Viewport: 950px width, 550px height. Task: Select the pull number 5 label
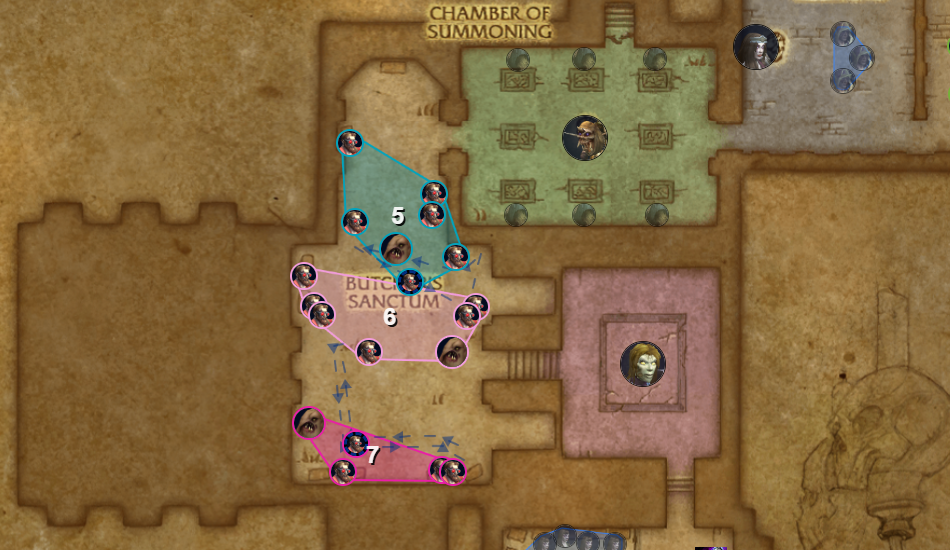pyautogui.click(x=397, y=216)
